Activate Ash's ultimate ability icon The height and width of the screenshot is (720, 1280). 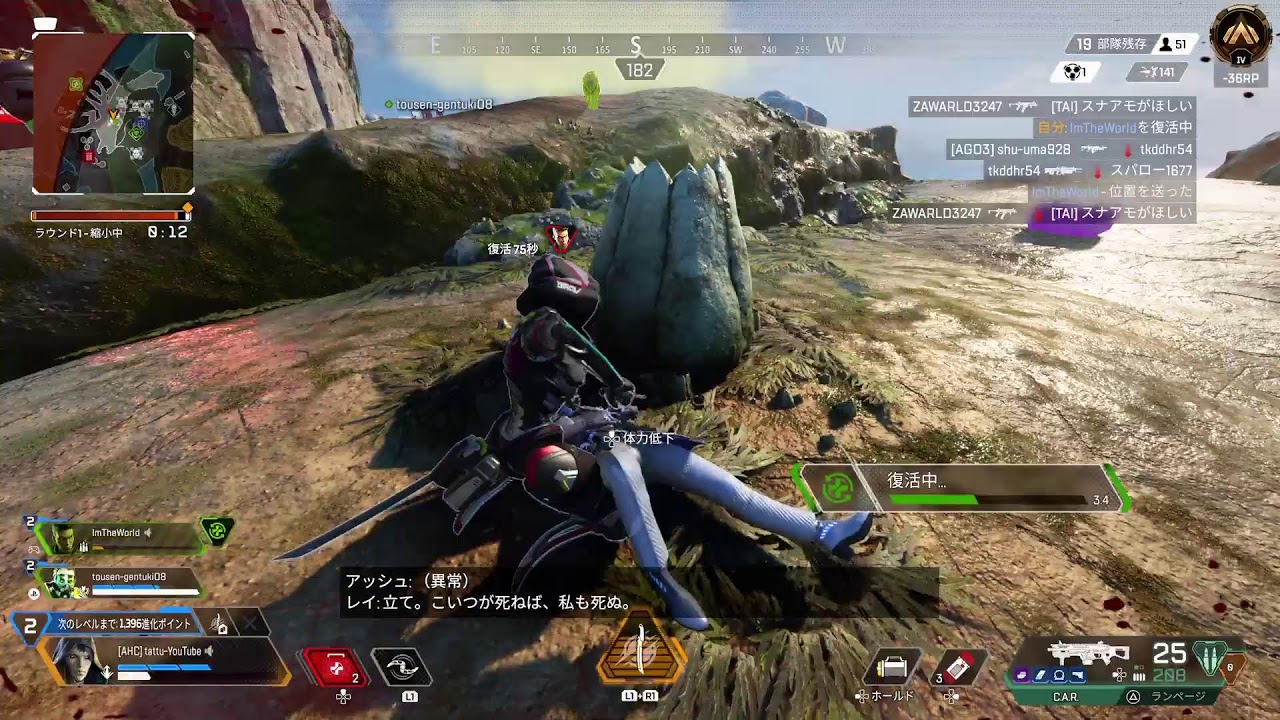pyautogui.click(x=641, y=656)
